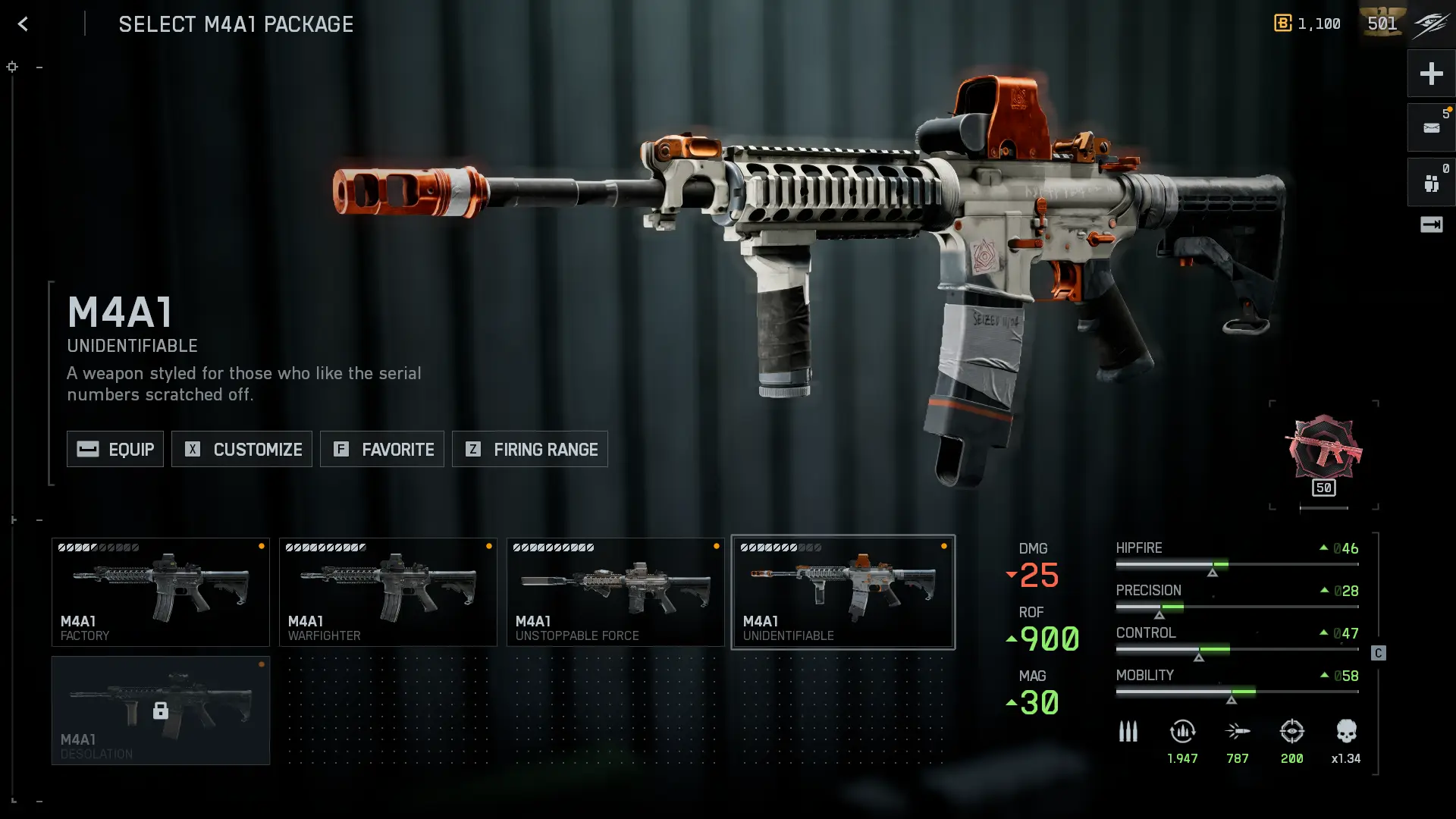Mark this package as Favorite
Screen dimensions: 1456x819
pos(382,449)
